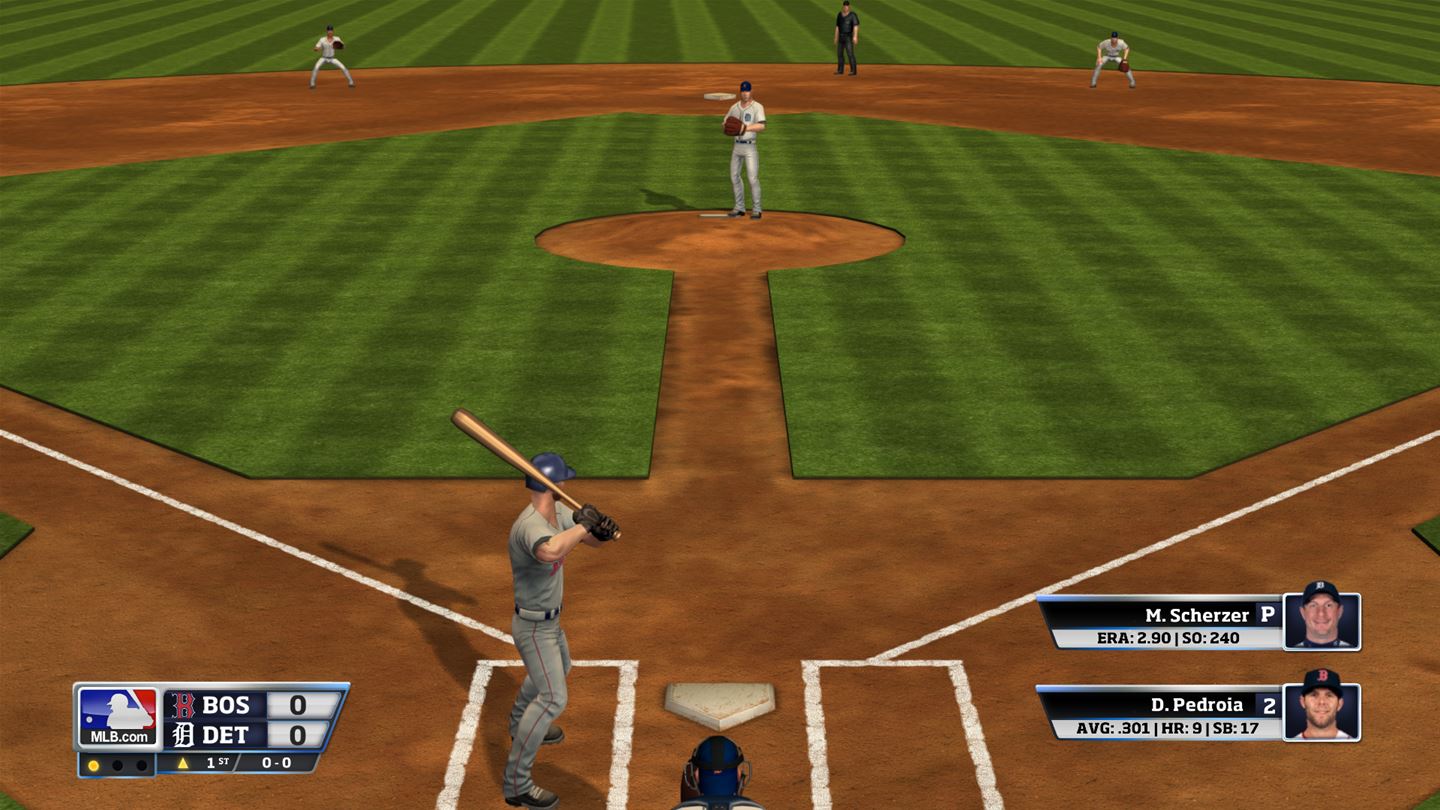Image resolution: width=1440 pixels, height=810 pixels.
Task: Click the 'P' position badge beside M. Scherzer
Action: click(1267, 614)
